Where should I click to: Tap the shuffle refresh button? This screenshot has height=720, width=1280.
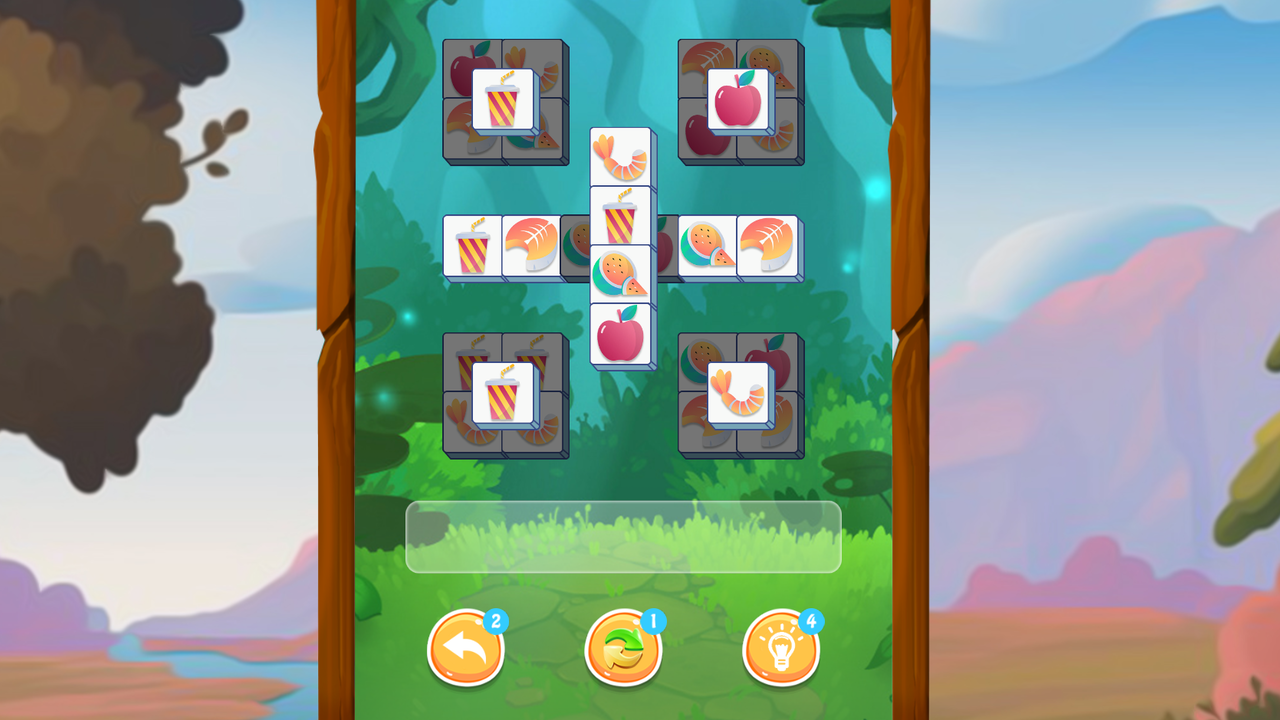click(x=623, y=648)
